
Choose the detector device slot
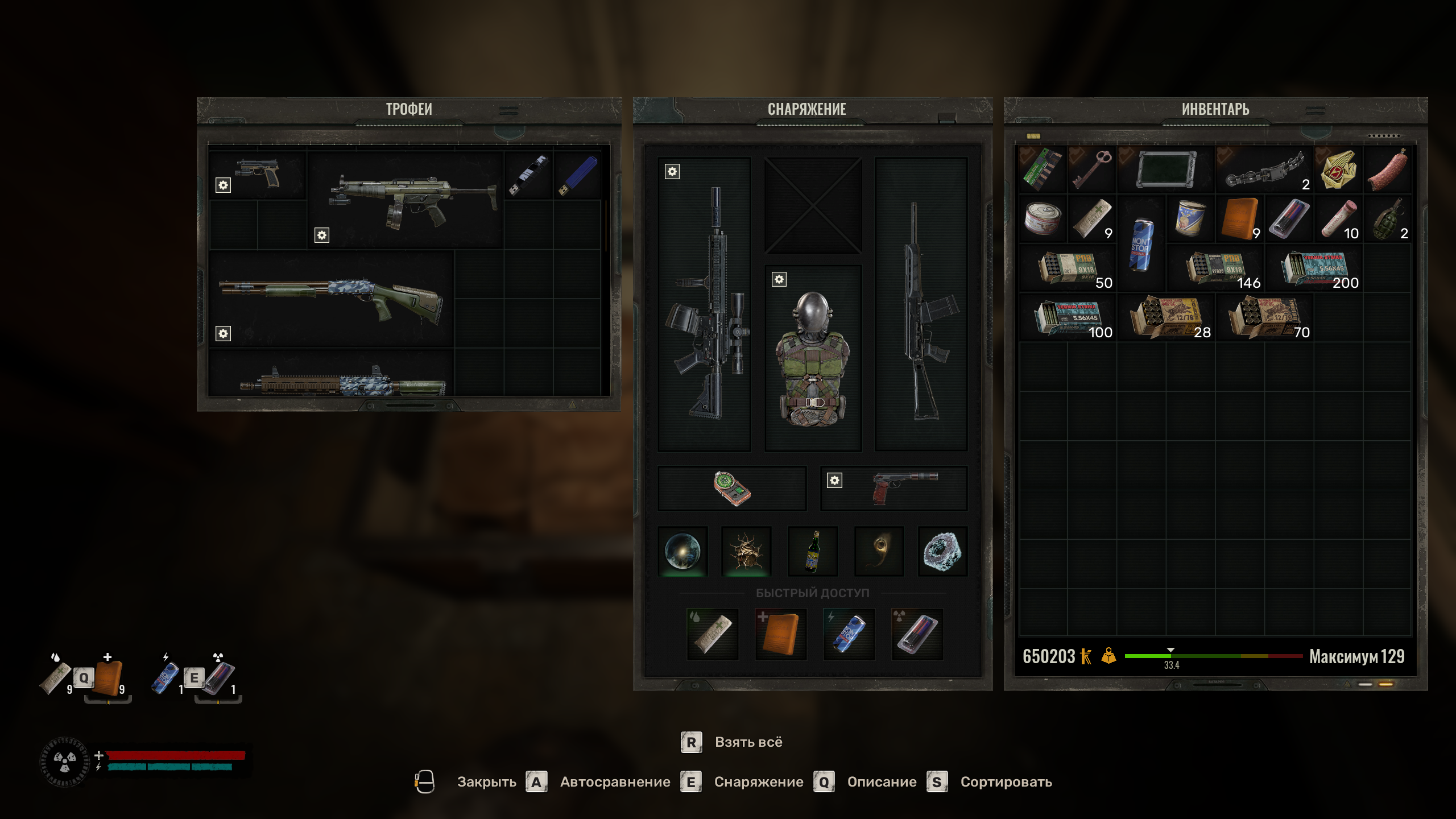click(732, 488)
